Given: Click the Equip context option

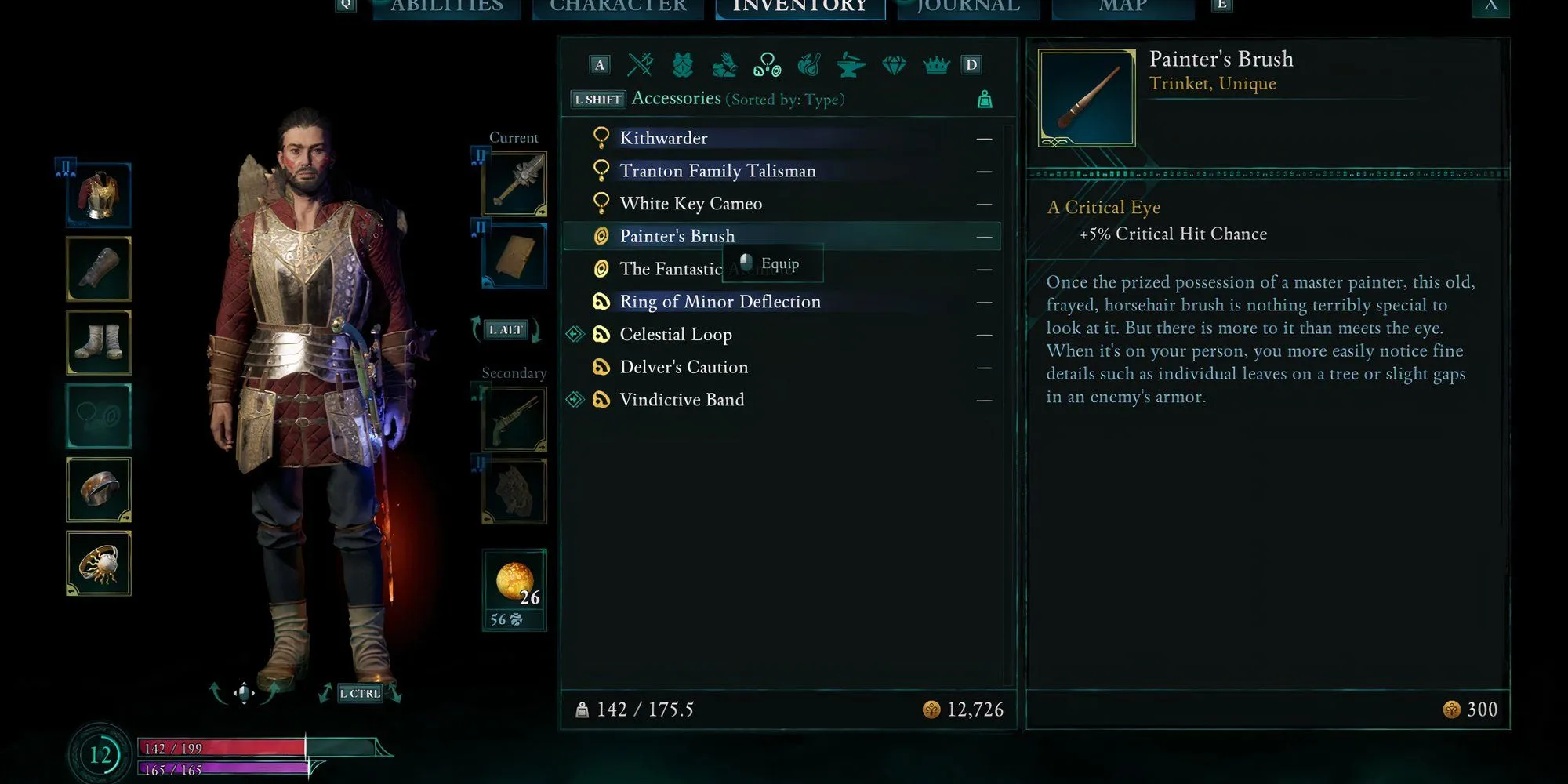Looking at the screenshot, I should point(779,264).
